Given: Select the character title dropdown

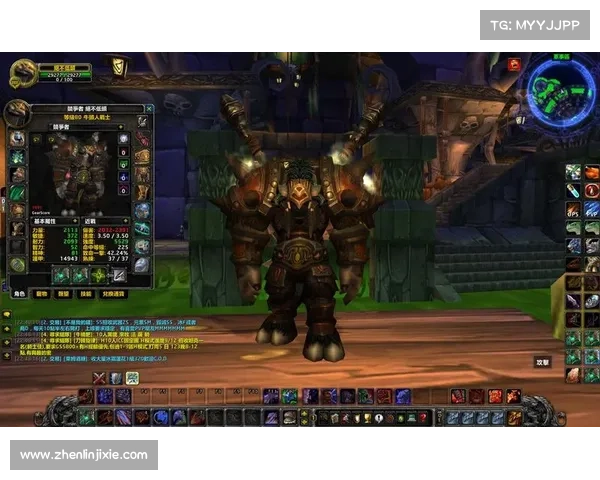Looking at the screenshot, I should click(x=80, y=126).
